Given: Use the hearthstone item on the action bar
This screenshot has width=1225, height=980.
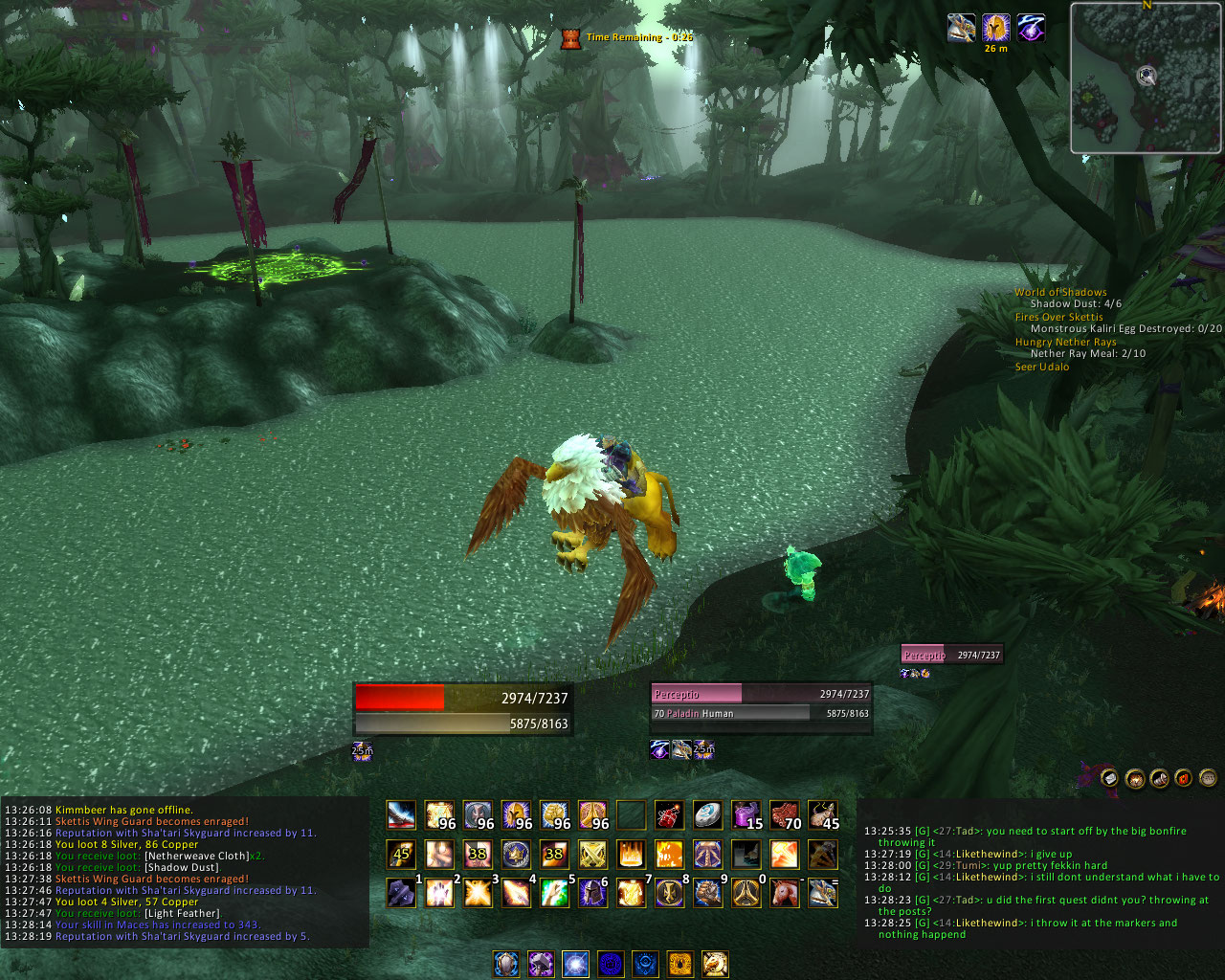Looking at the screenshot, I should [707, 815].
